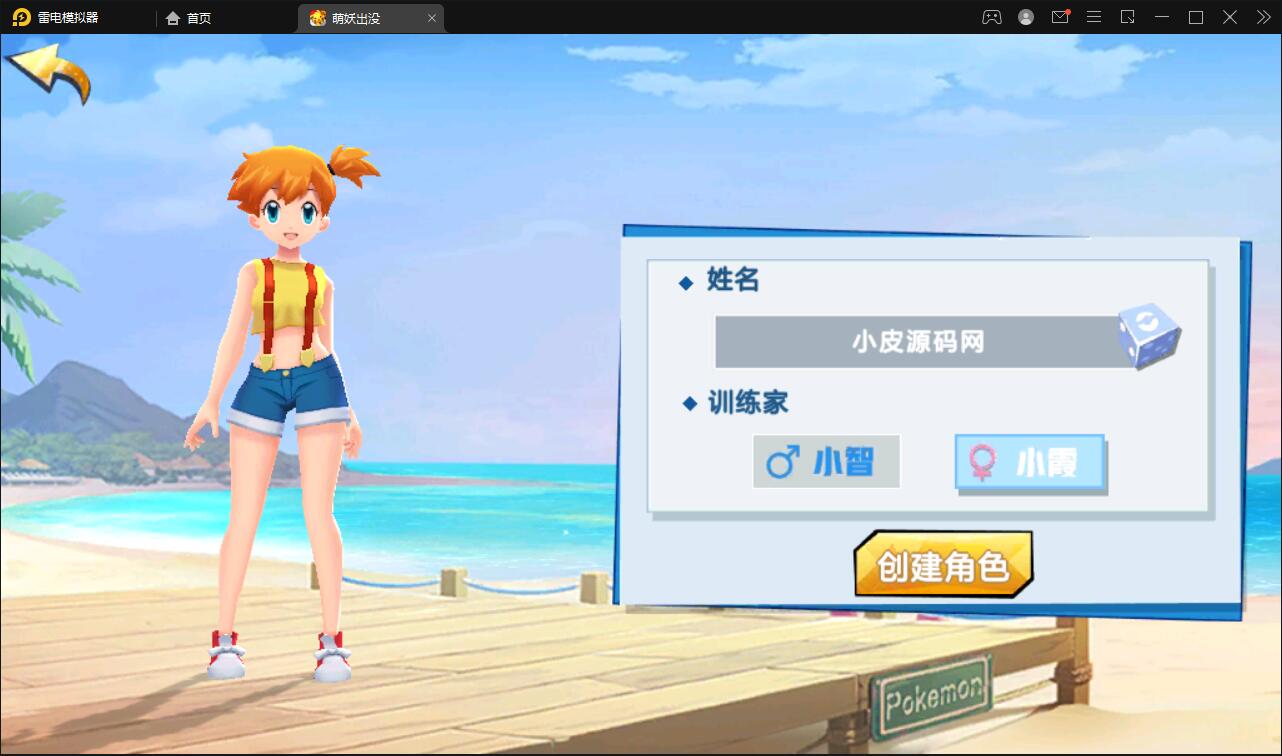Open the gamepad game center icon
1282x756 pixels.
(991, 17)
